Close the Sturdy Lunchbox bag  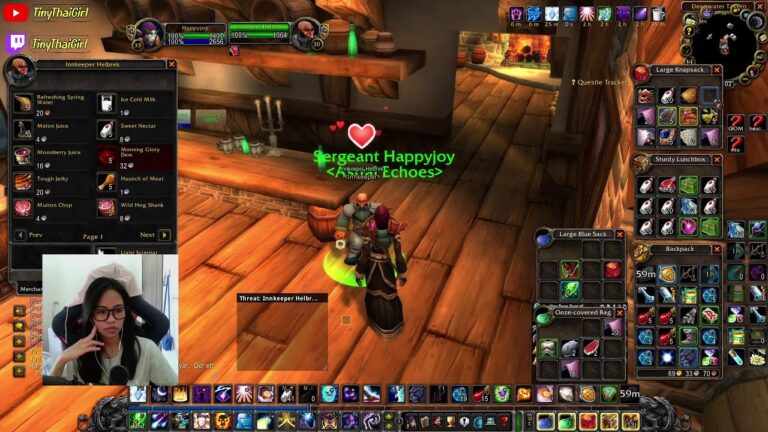click(x=714, y=159)
